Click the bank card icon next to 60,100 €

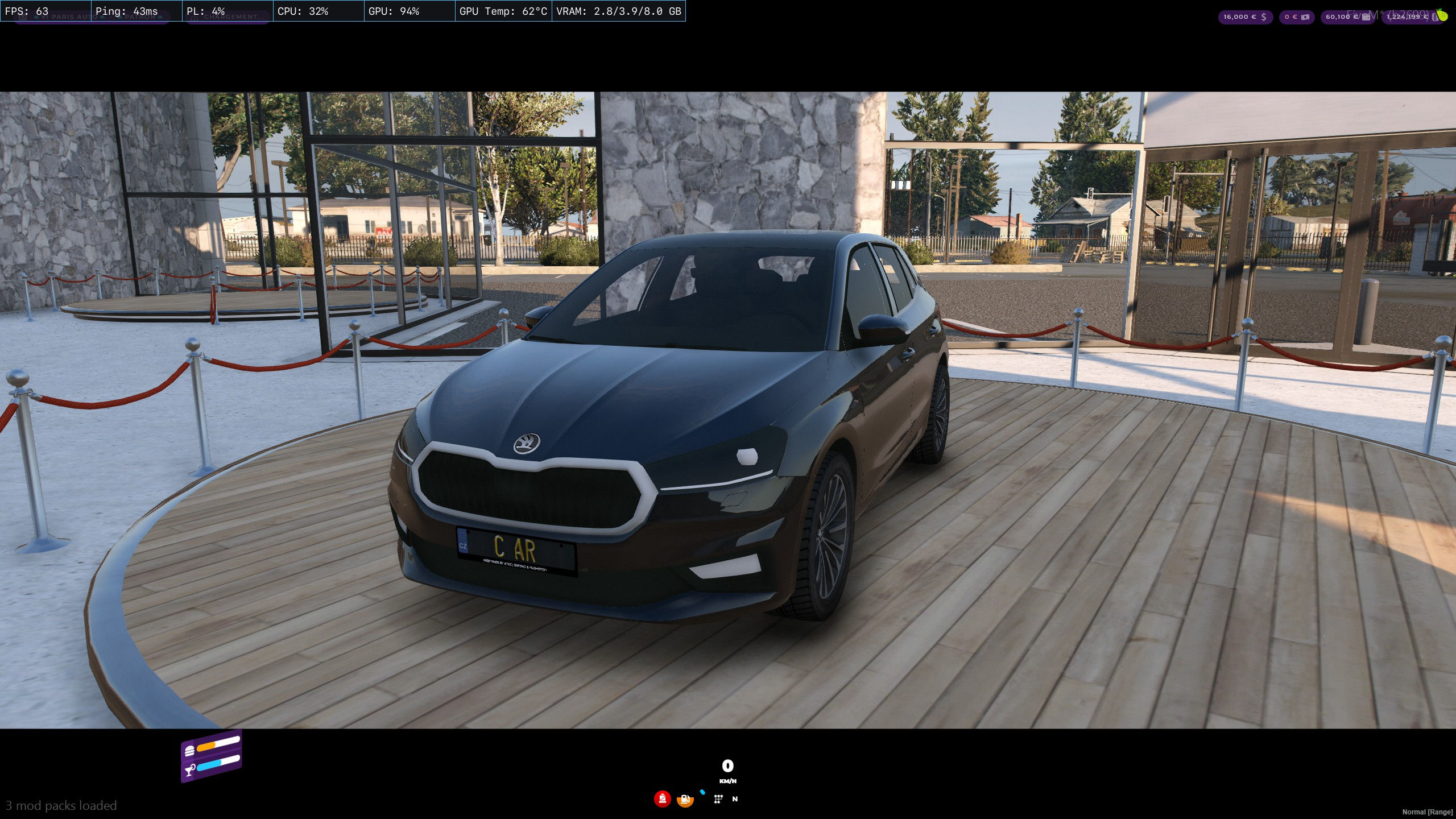point(1367,17)
